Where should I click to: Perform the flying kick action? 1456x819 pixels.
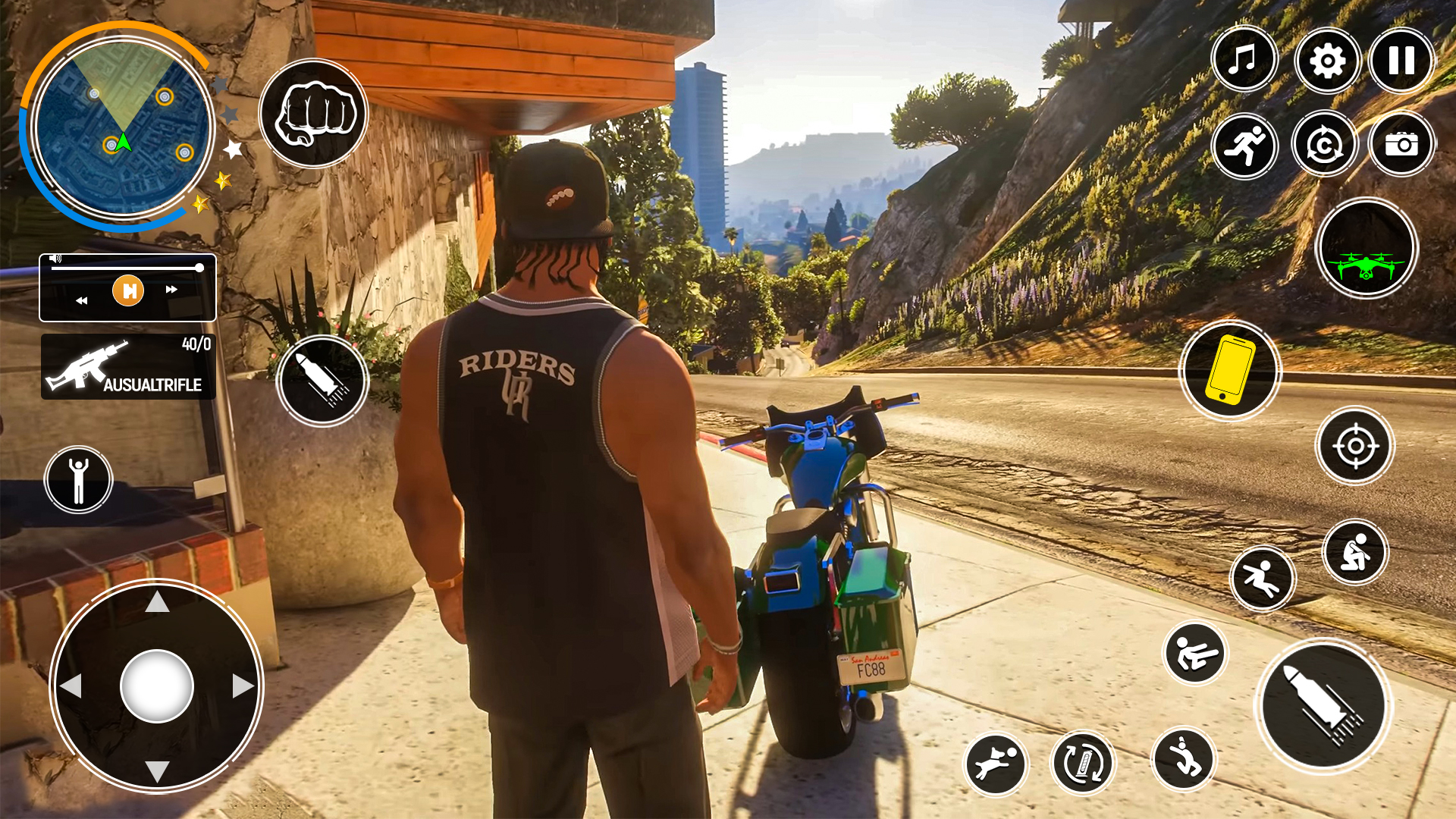click(1194, 653)
